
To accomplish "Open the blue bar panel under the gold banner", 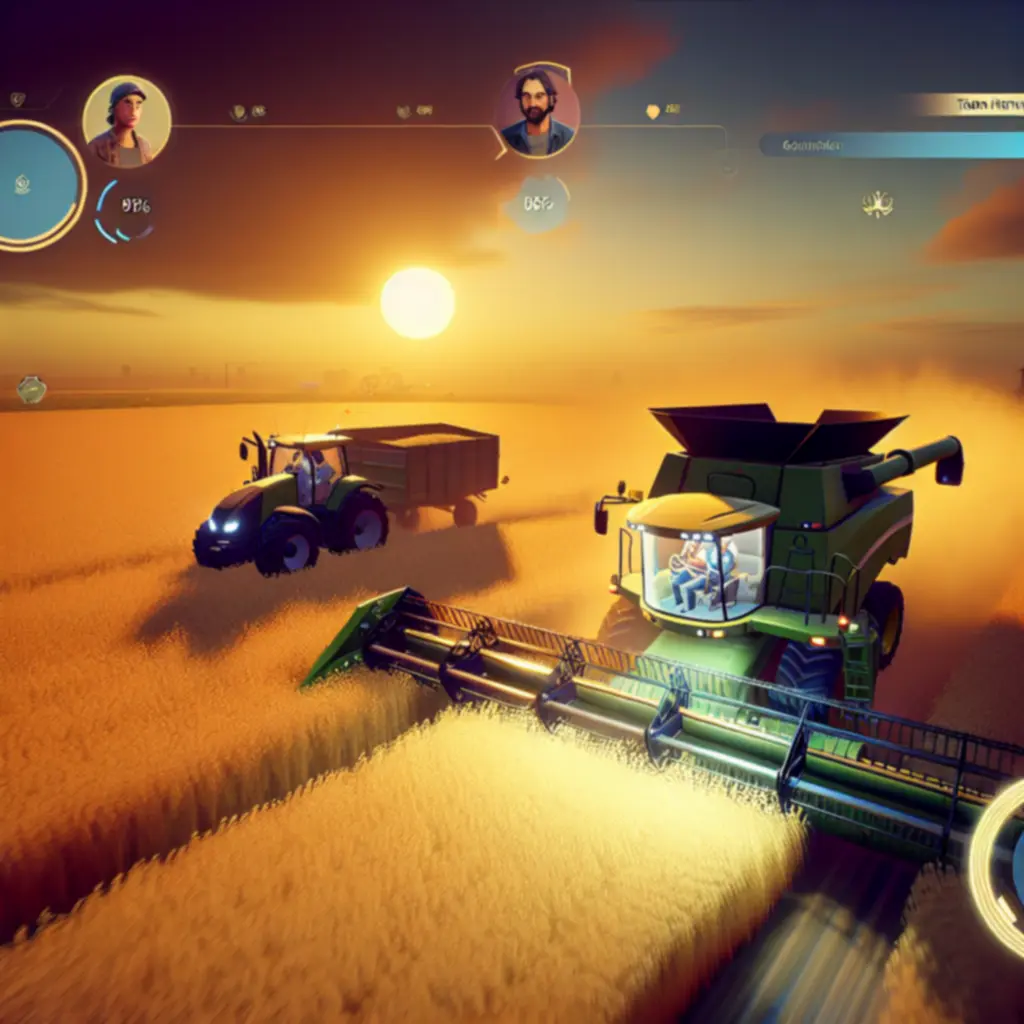I will coord(892,145).
